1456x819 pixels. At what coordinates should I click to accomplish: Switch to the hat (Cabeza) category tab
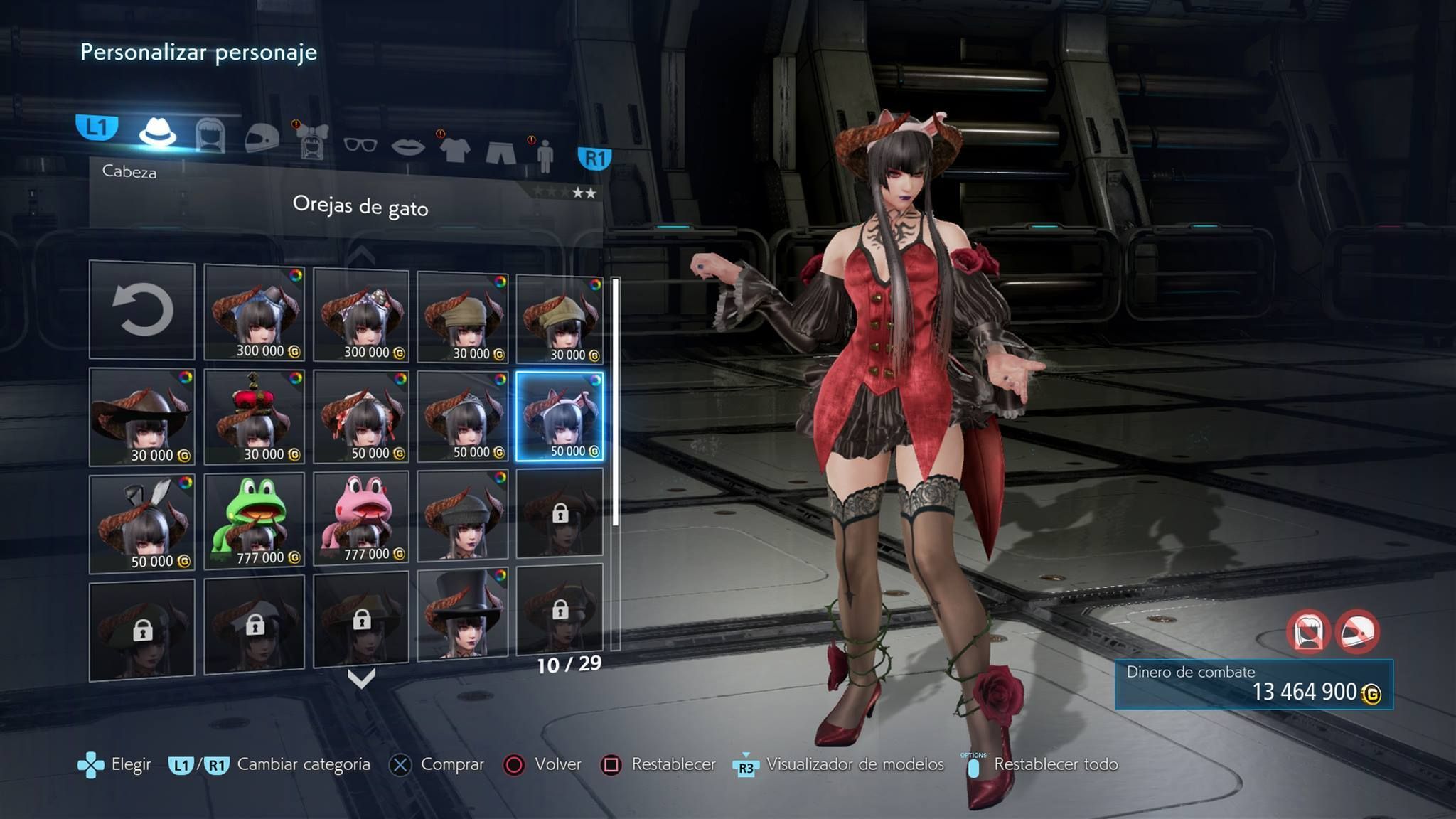[x=157, y=132]
